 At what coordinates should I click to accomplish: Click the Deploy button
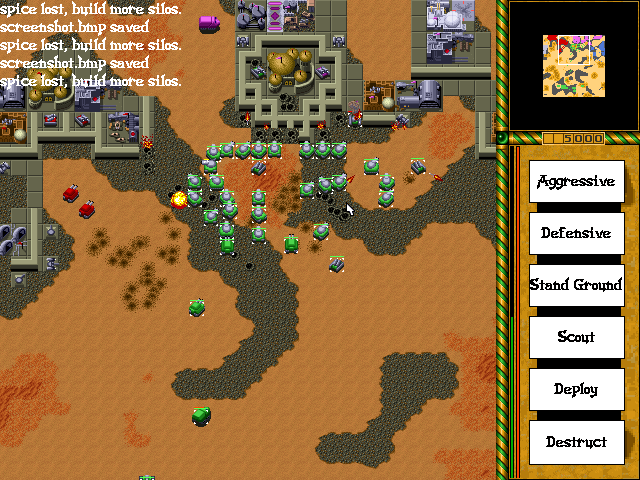tap(576, 389)
